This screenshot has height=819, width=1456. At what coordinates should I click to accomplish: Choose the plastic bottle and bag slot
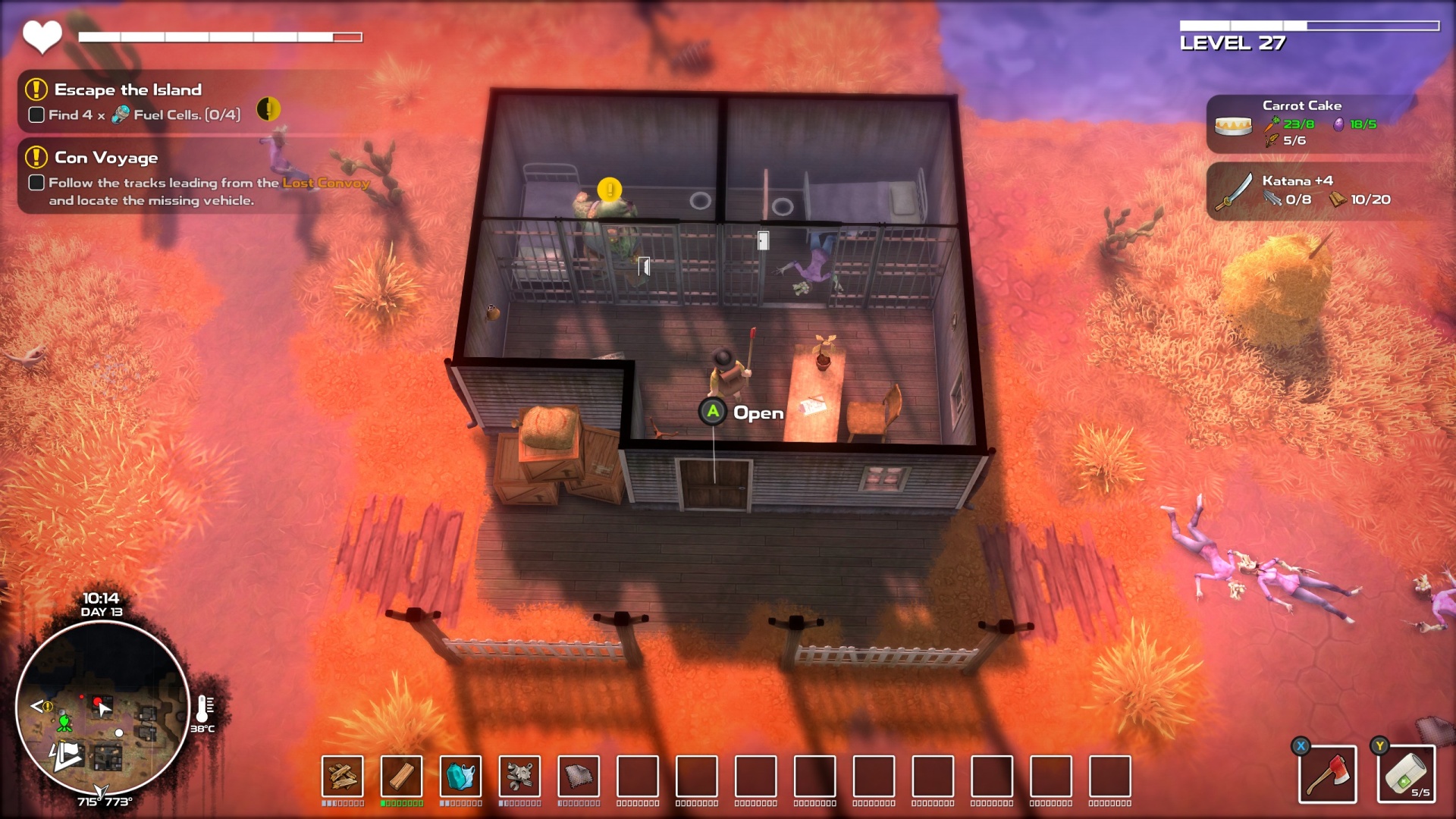pyautogui.click(x=460, y=777)
